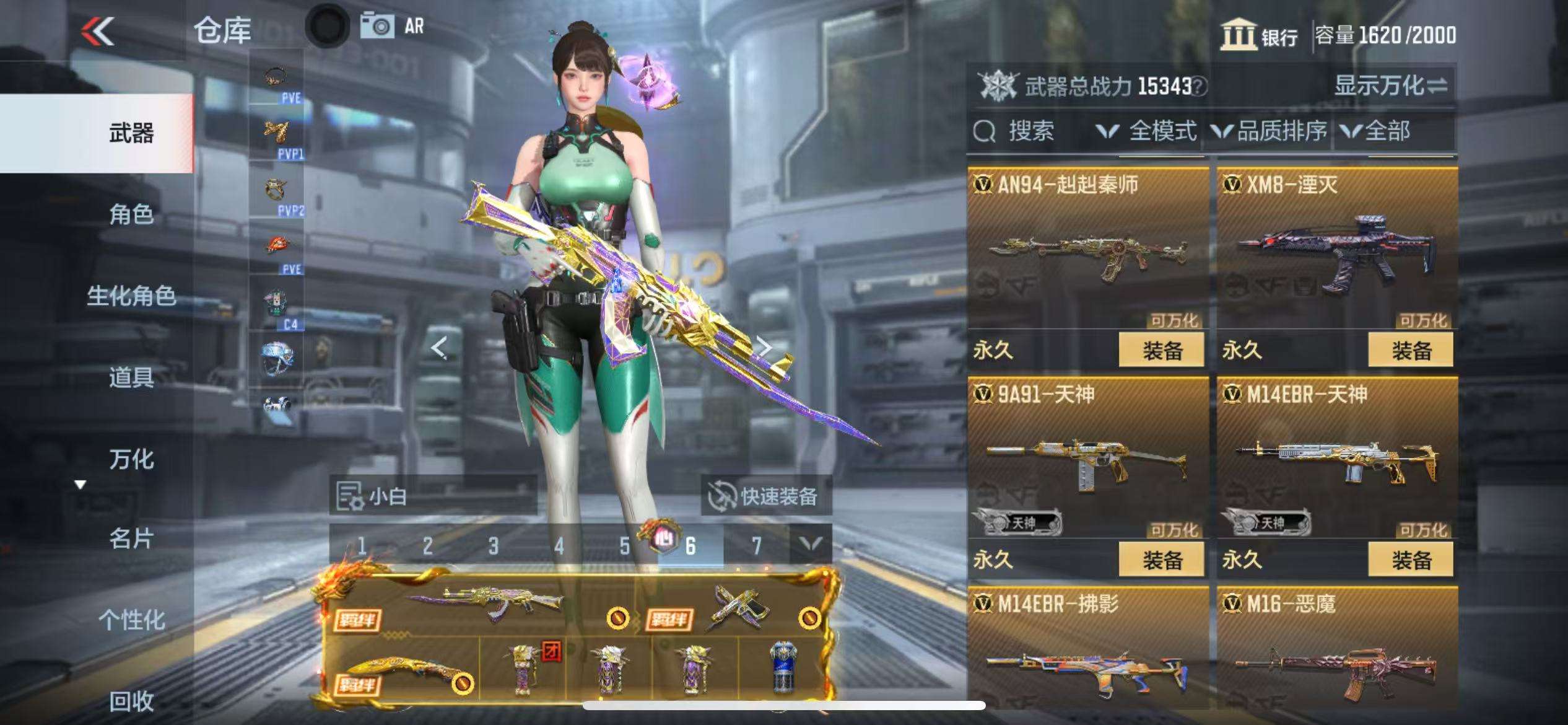Switch to loadout bag 3
Screen dimensions: 1568x725
pos(493,546)
